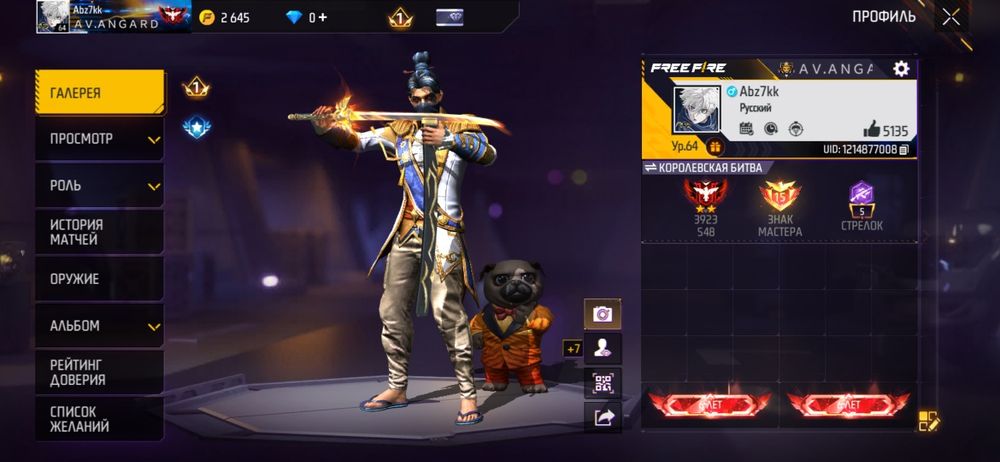Open Список желаний

99,418
